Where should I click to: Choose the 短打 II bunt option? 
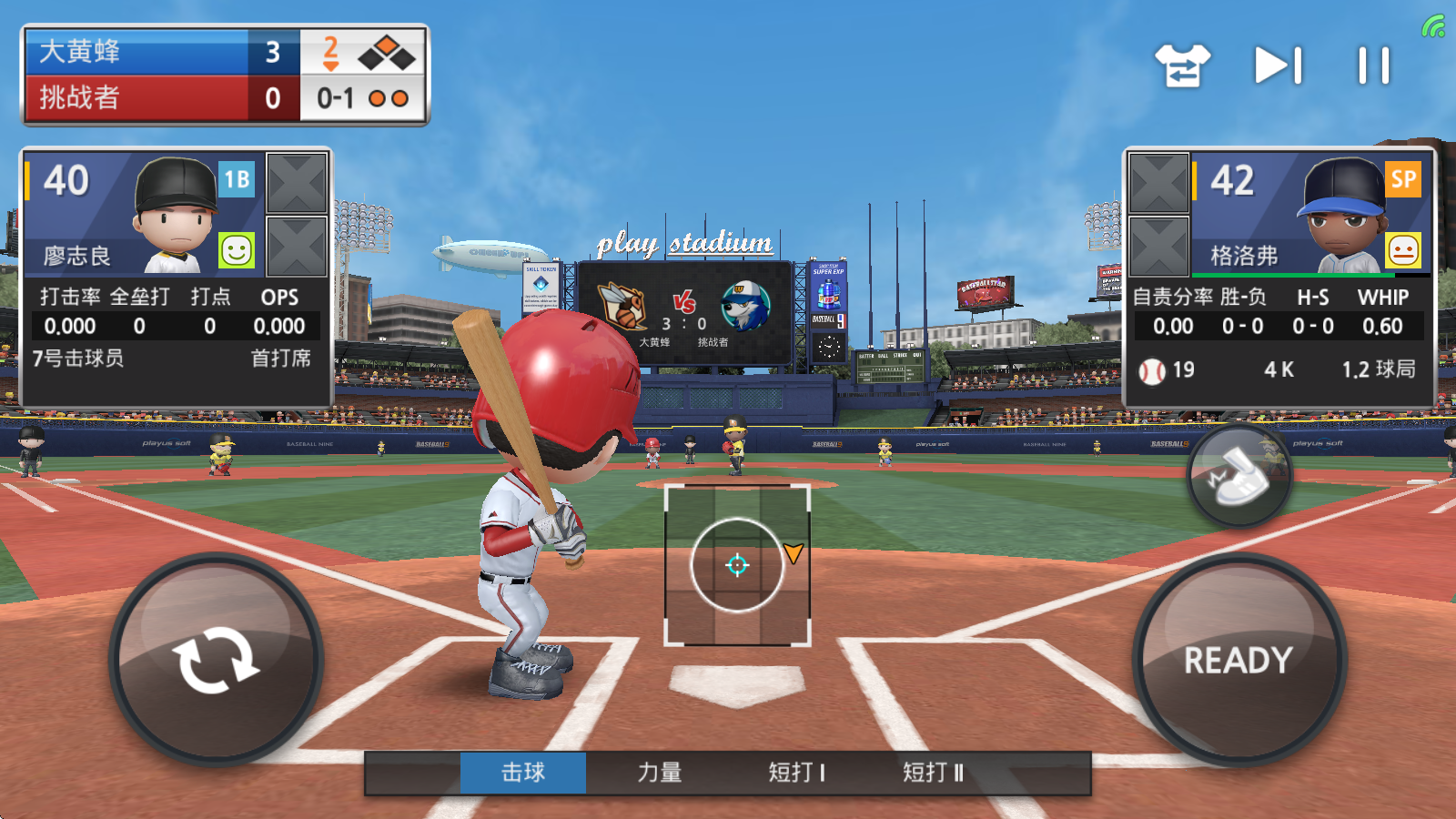[x=933, y=773]
